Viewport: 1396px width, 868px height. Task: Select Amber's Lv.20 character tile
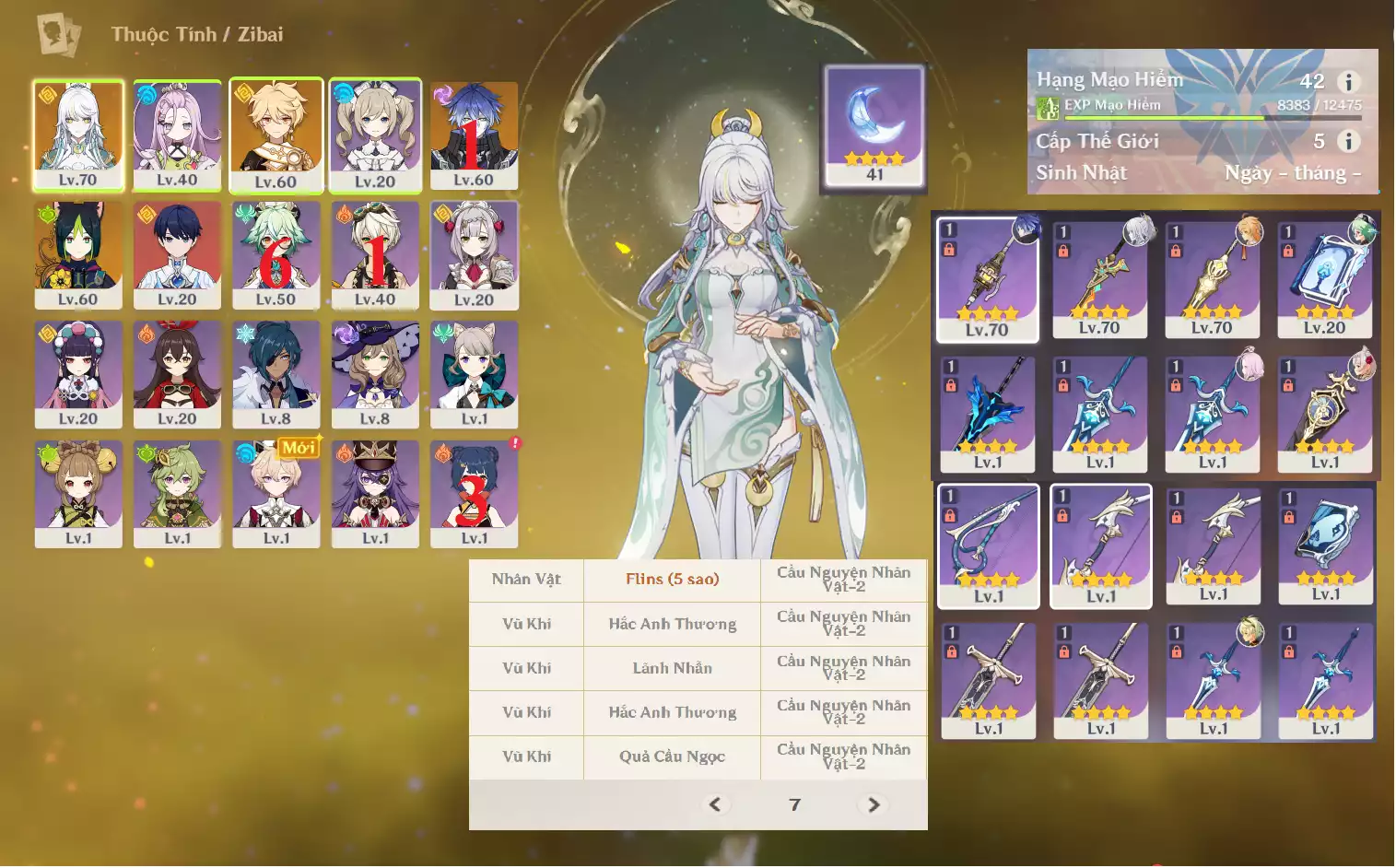(x=177, y=374)
